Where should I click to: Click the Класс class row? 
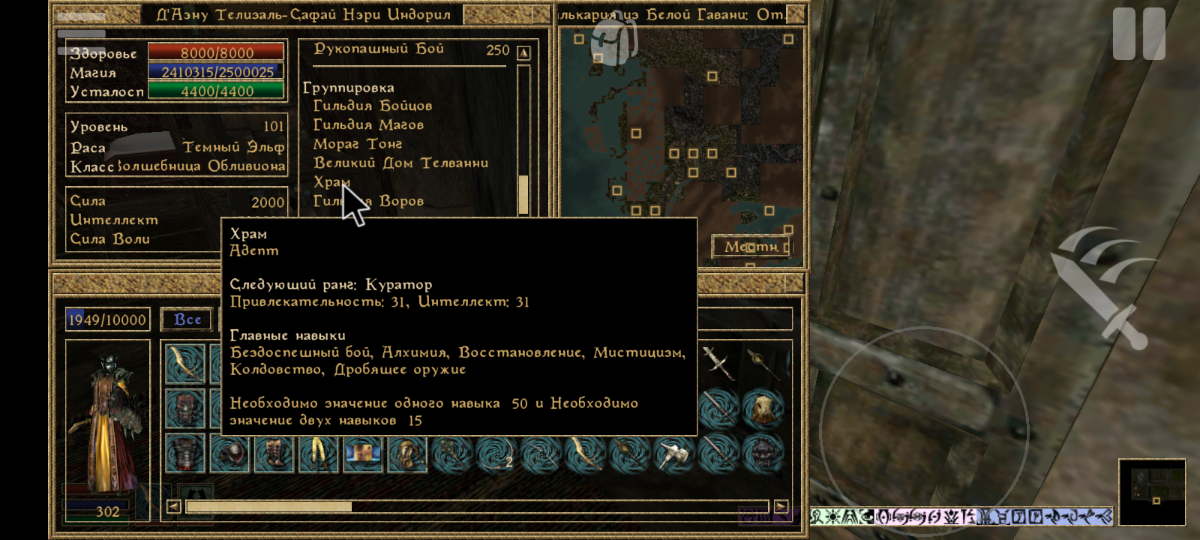(150, 166)
